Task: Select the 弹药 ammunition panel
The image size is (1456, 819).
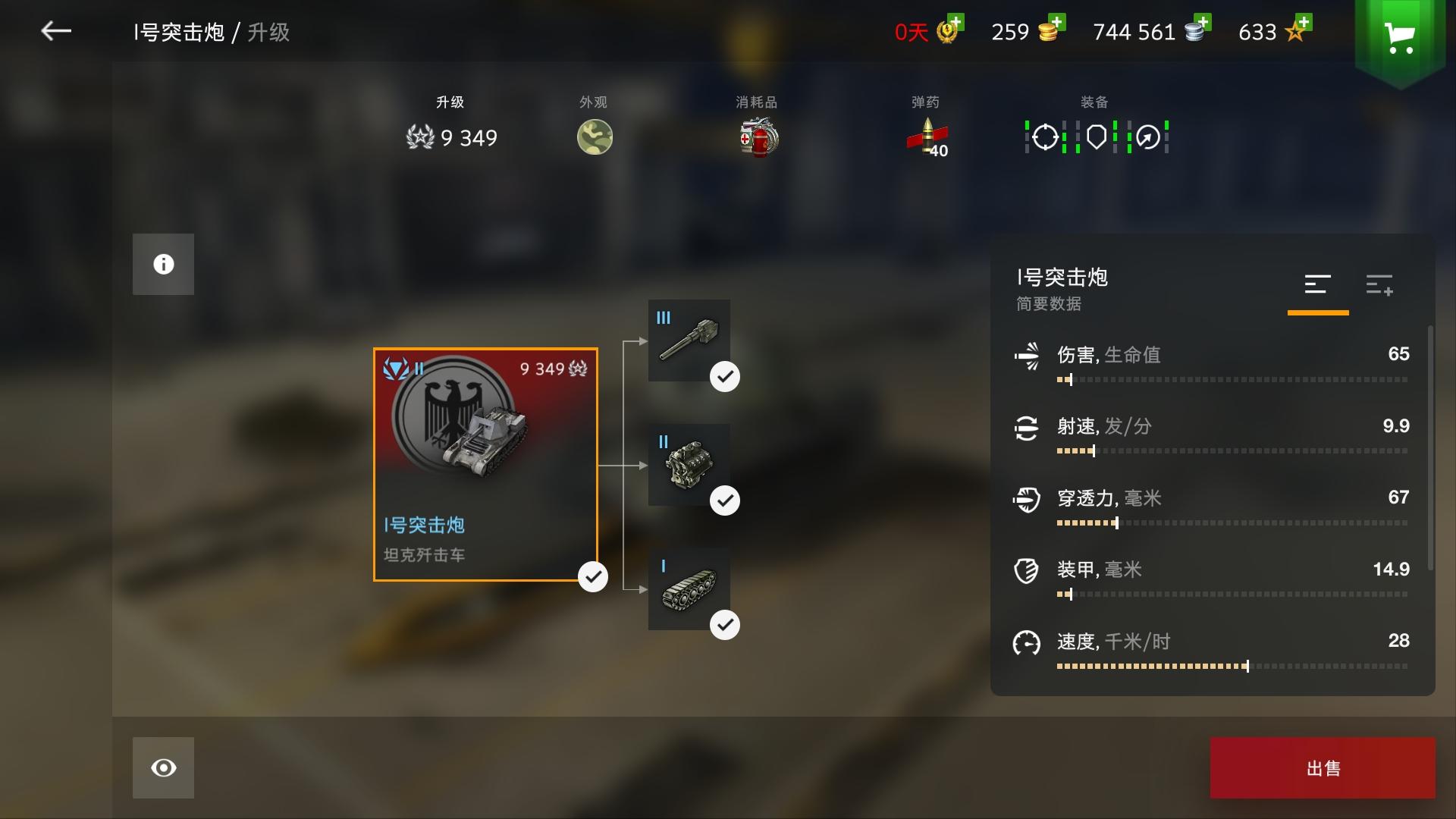Action: click(x=927, y=125)
